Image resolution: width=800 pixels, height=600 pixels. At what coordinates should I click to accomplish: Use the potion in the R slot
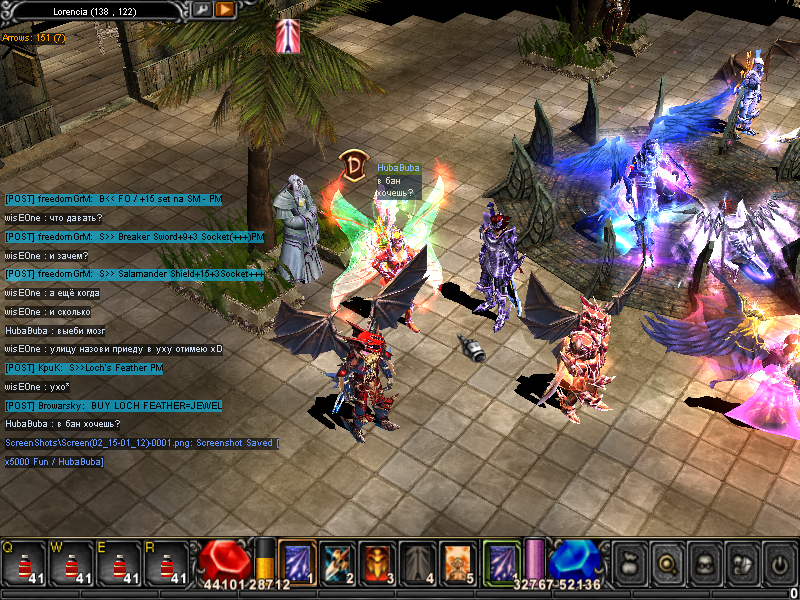[168, 563]
